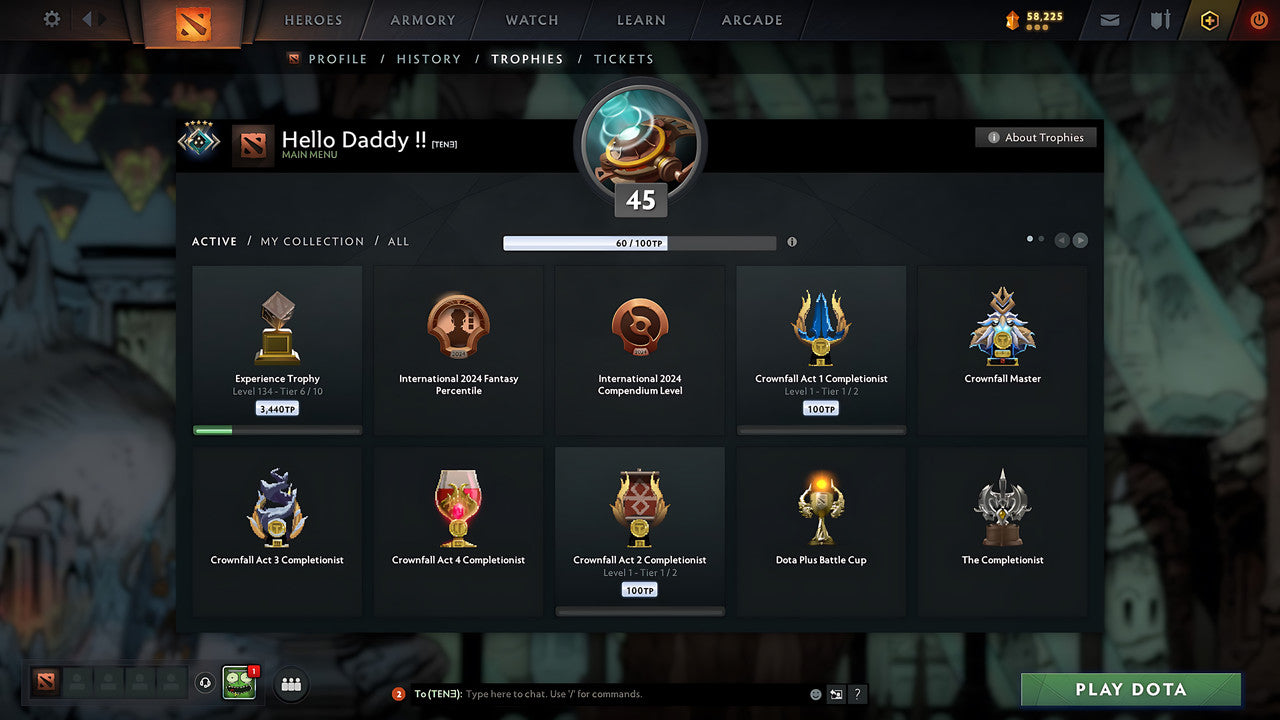Click the 60/100 TP progress bar
1280x720 pixels.
point(640,242)
